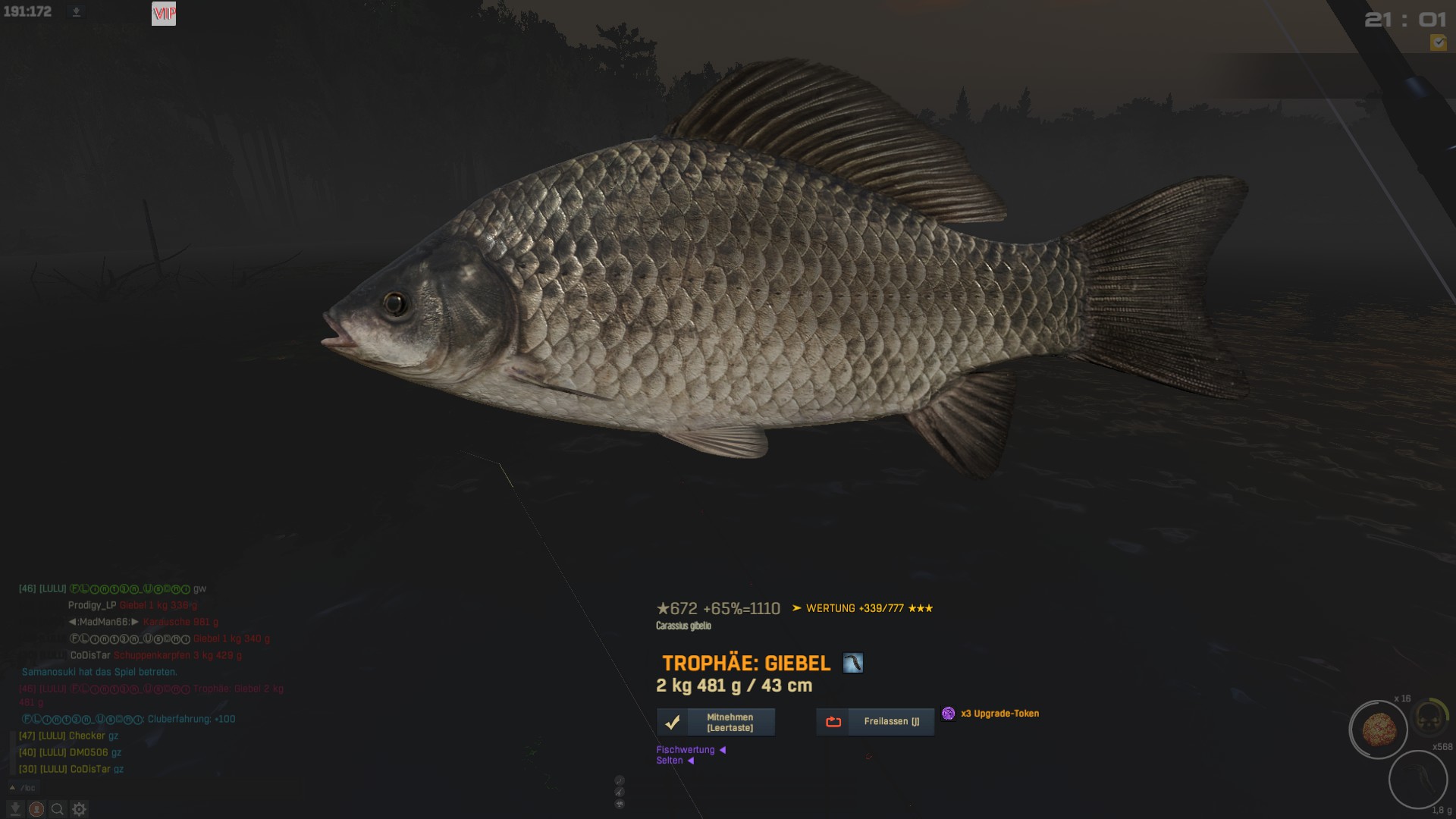The height and width of the screenshot is (819, 1456).
Task: Select the worm bait slot
Action: 1417,779
